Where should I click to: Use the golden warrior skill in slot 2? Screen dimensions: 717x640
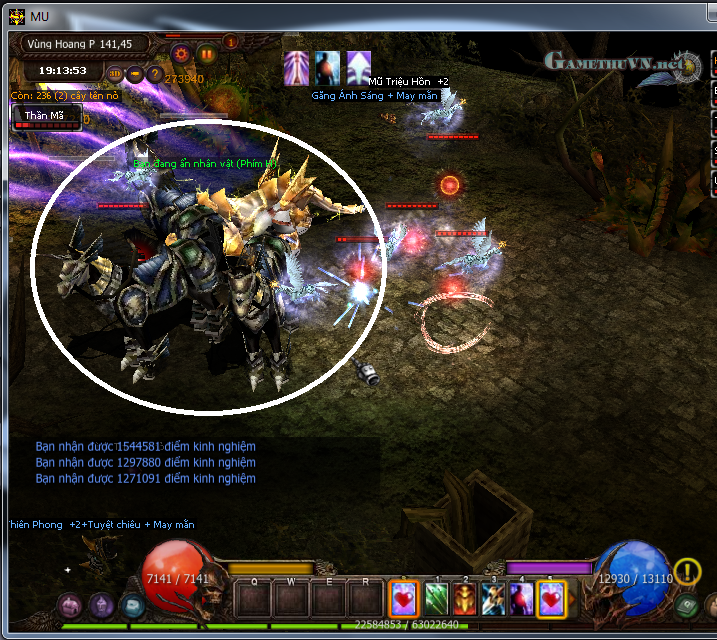point(465,599)
